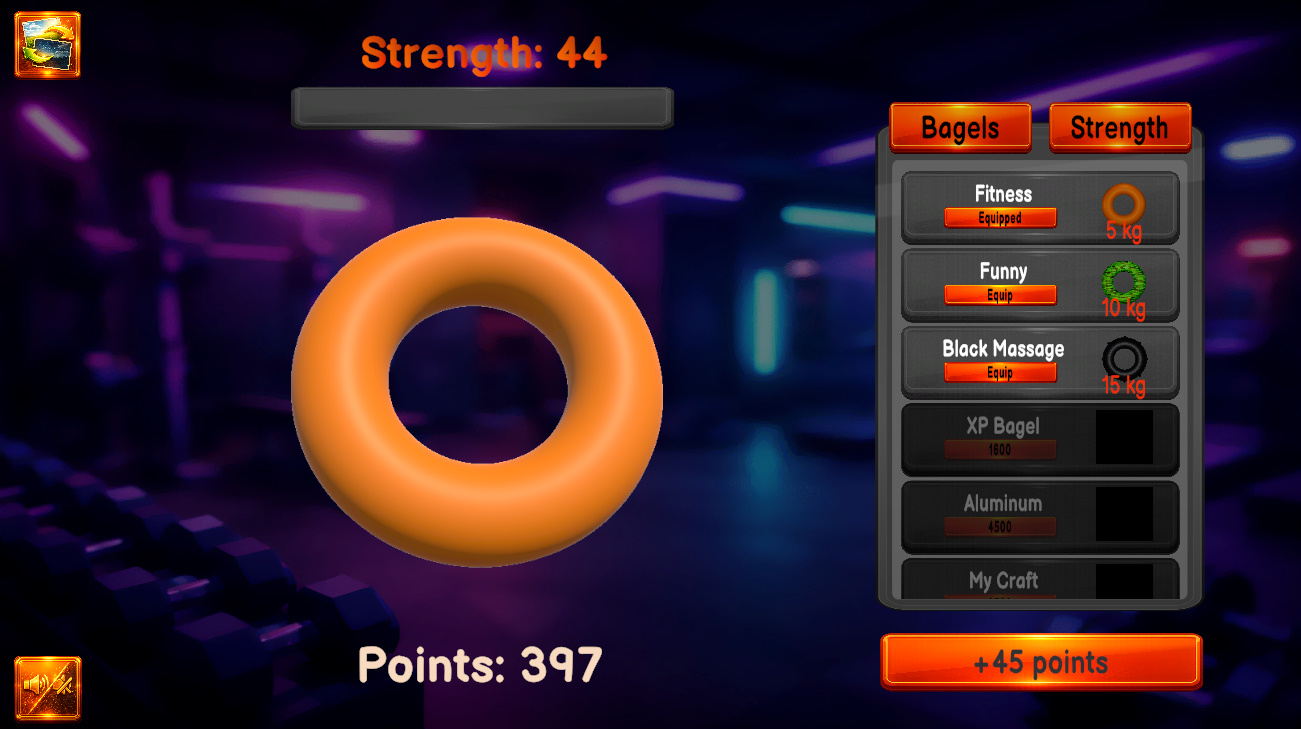Click the Strength progress bar

coord(482,106)
